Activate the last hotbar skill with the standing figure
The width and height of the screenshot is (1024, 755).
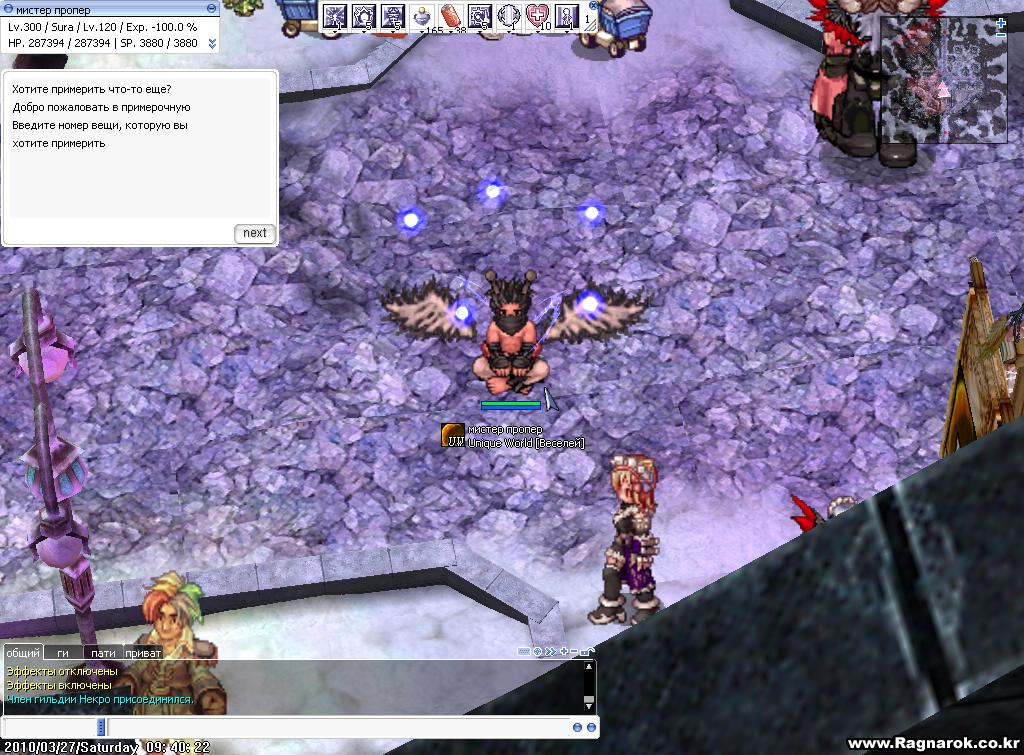pos(567,16)
